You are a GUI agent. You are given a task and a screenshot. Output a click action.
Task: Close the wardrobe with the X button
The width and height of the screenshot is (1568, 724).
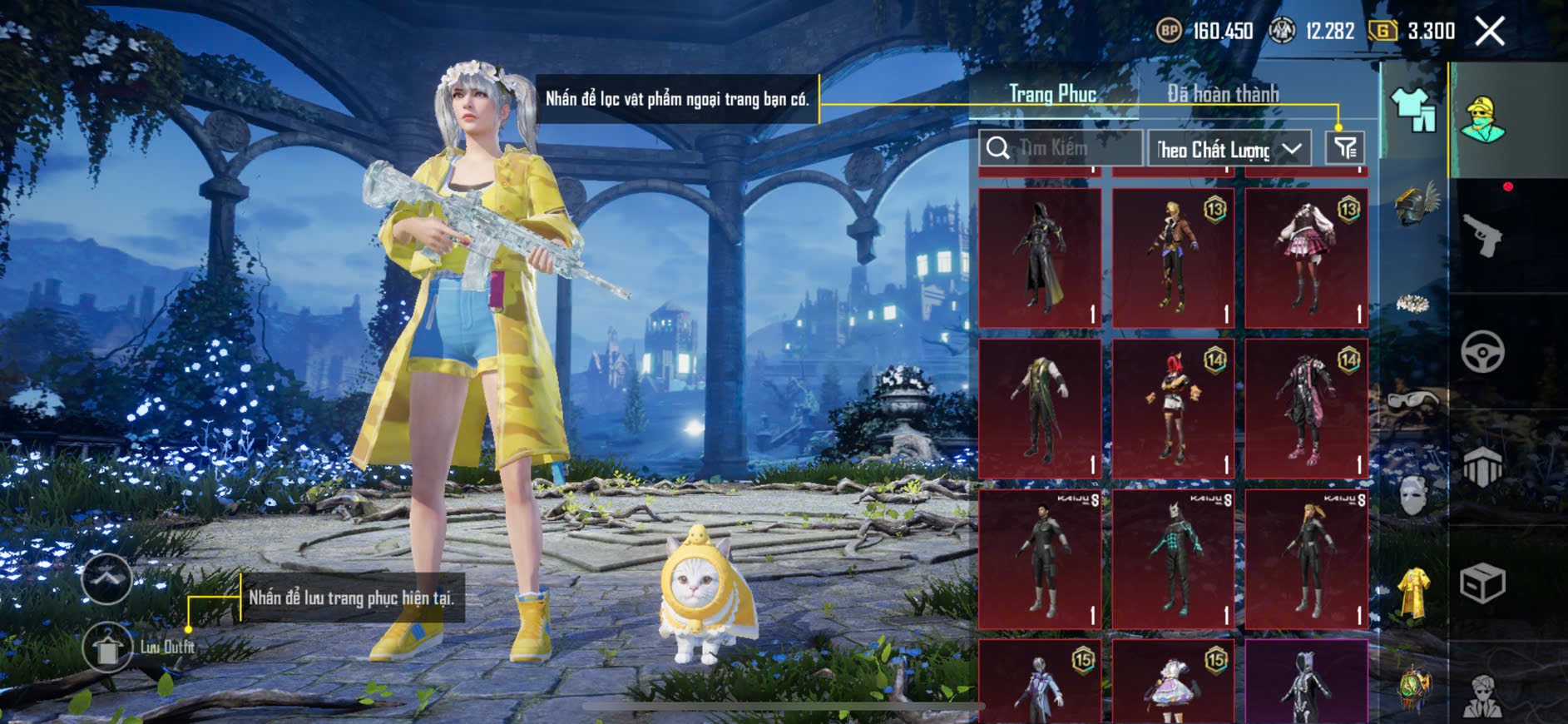pyautogui.click(x=1489, y=32)
